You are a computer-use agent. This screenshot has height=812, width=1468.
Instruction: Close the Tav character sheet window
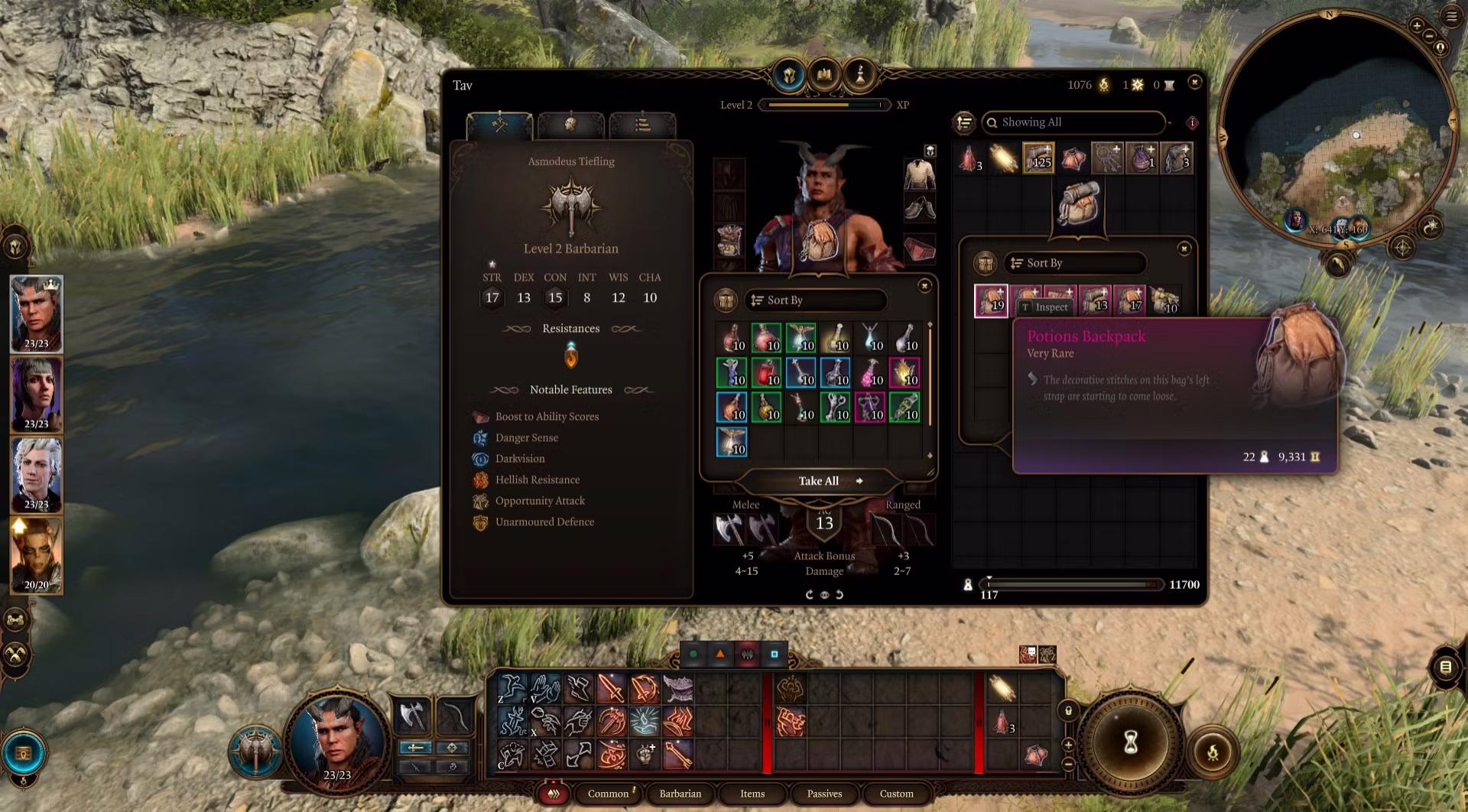point(1195,82)
